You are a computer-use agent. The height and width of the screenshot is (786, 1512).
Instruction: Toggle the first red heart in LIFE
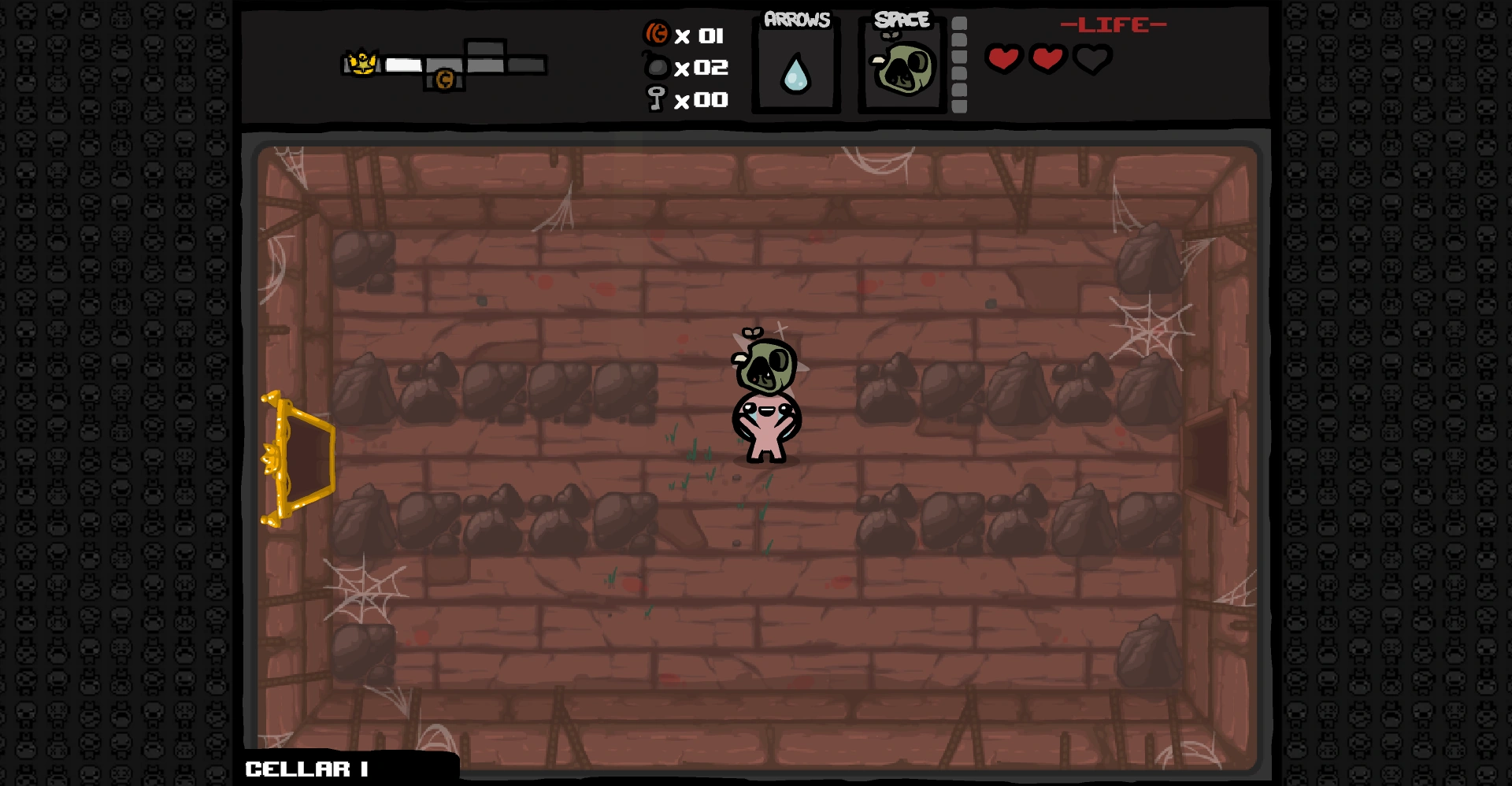click(1005, 58)
